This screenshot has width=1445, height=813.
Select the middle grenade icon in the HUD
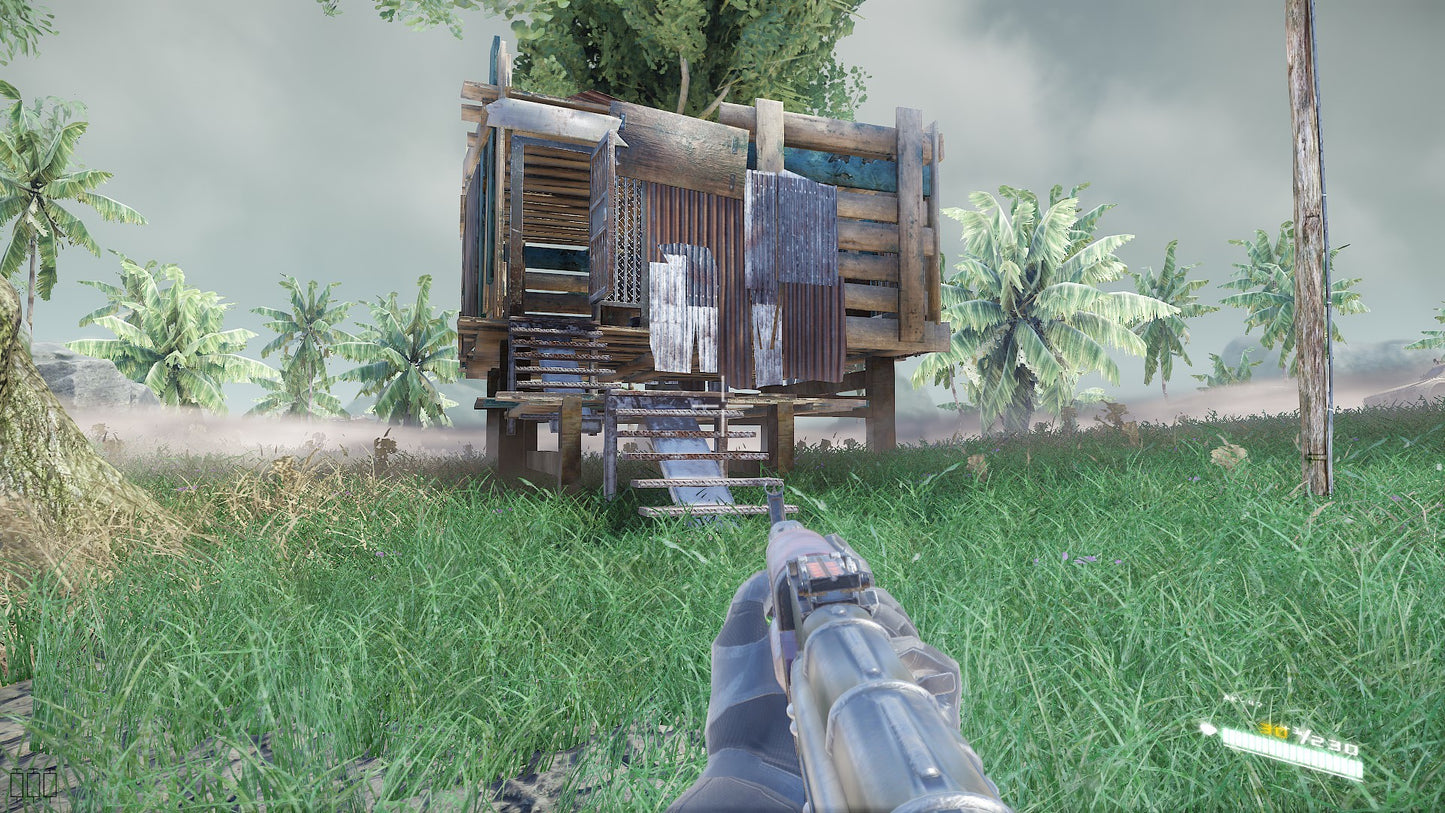33,783
